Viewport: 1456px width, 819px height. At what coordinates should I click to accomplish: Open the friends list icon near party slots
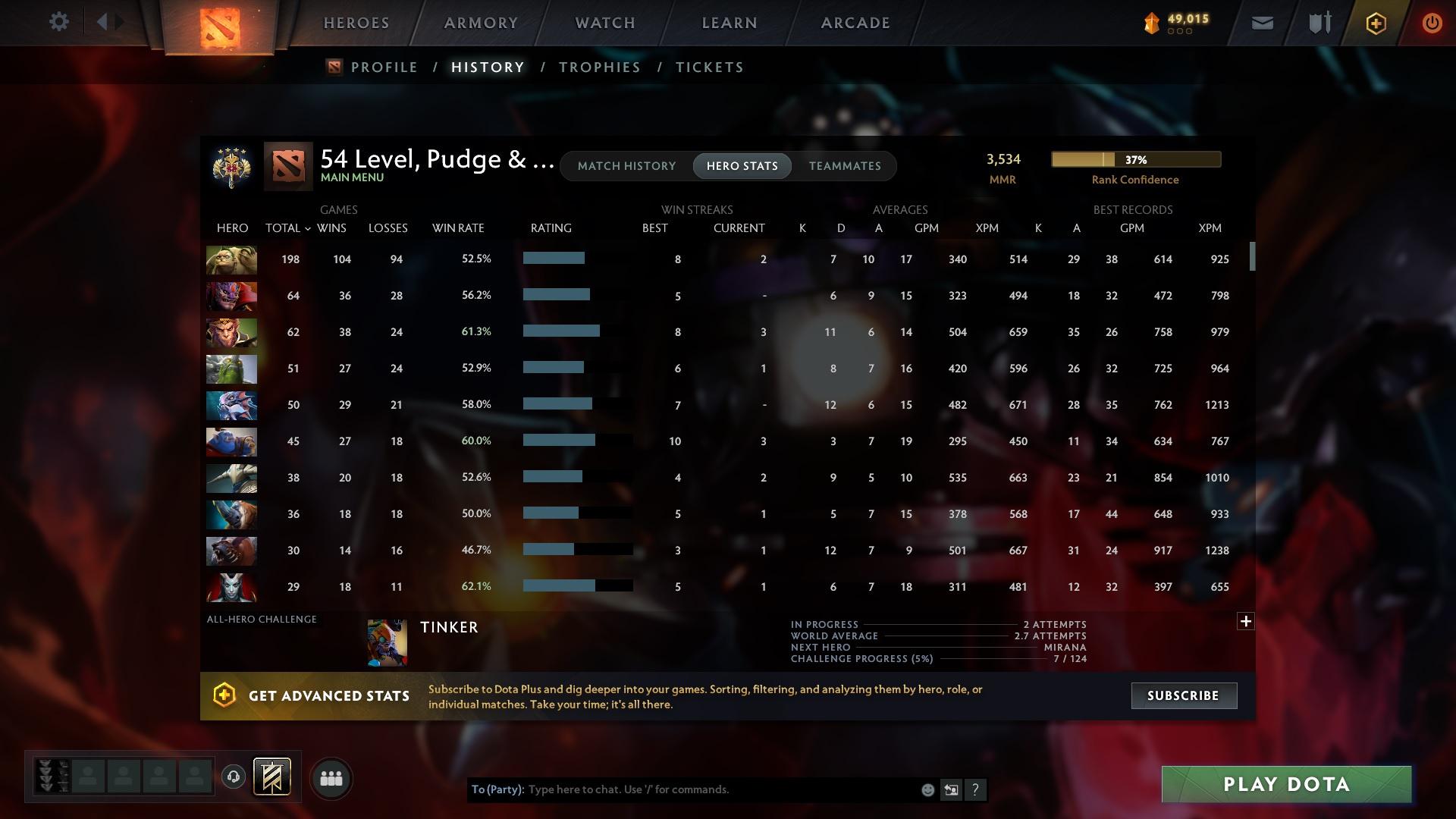pyautogui.click(x=331, y=778)
